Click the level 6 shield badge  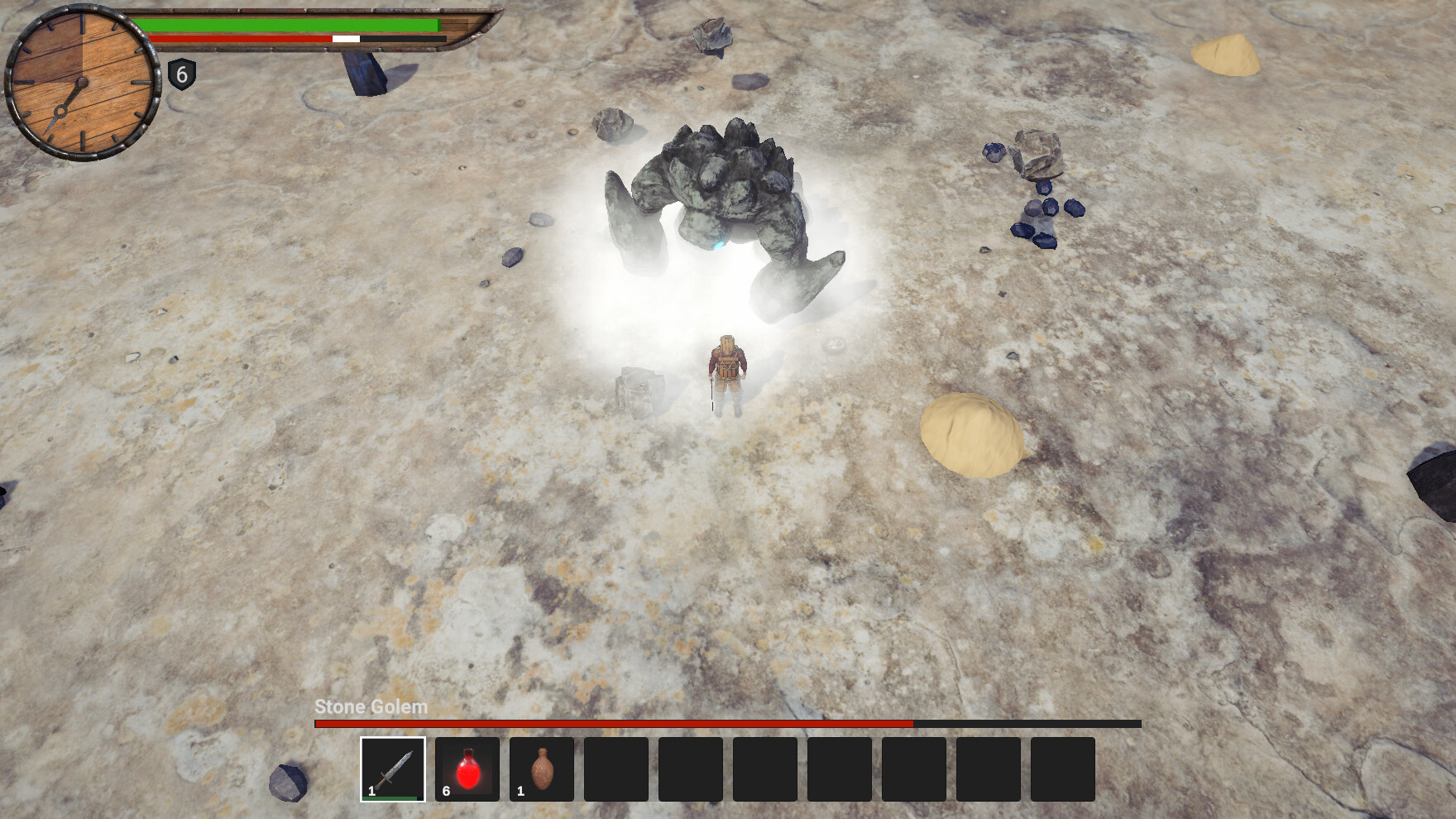(x=182, y=75)
